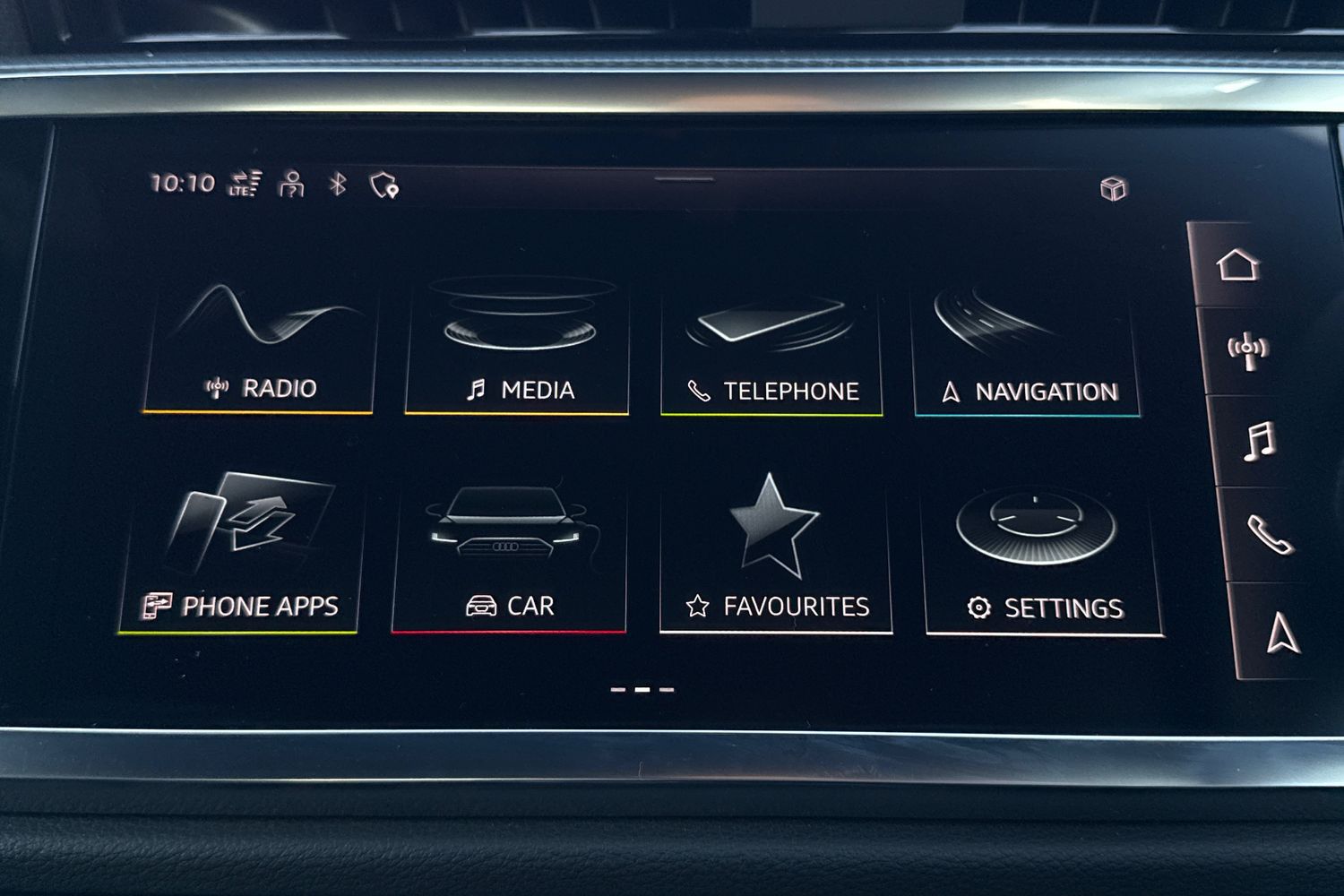The width and height of the screenshot is (1344, 896).
Task: Tap the pull-down handle at top center
Action: pyautogui.click(x=684, y=179)
